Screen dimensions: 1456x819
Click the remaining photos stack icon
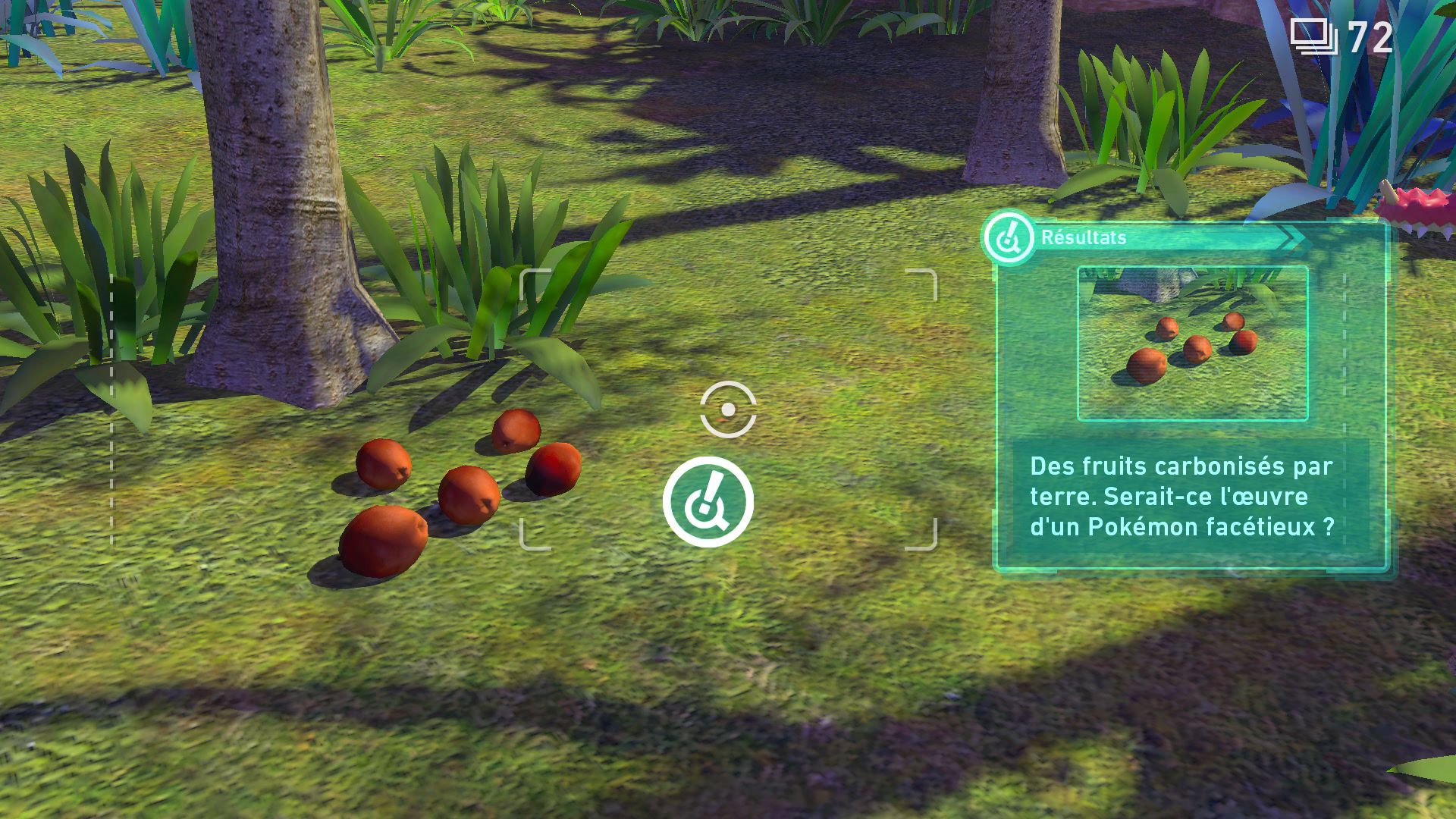click(x=1313, y=37)
